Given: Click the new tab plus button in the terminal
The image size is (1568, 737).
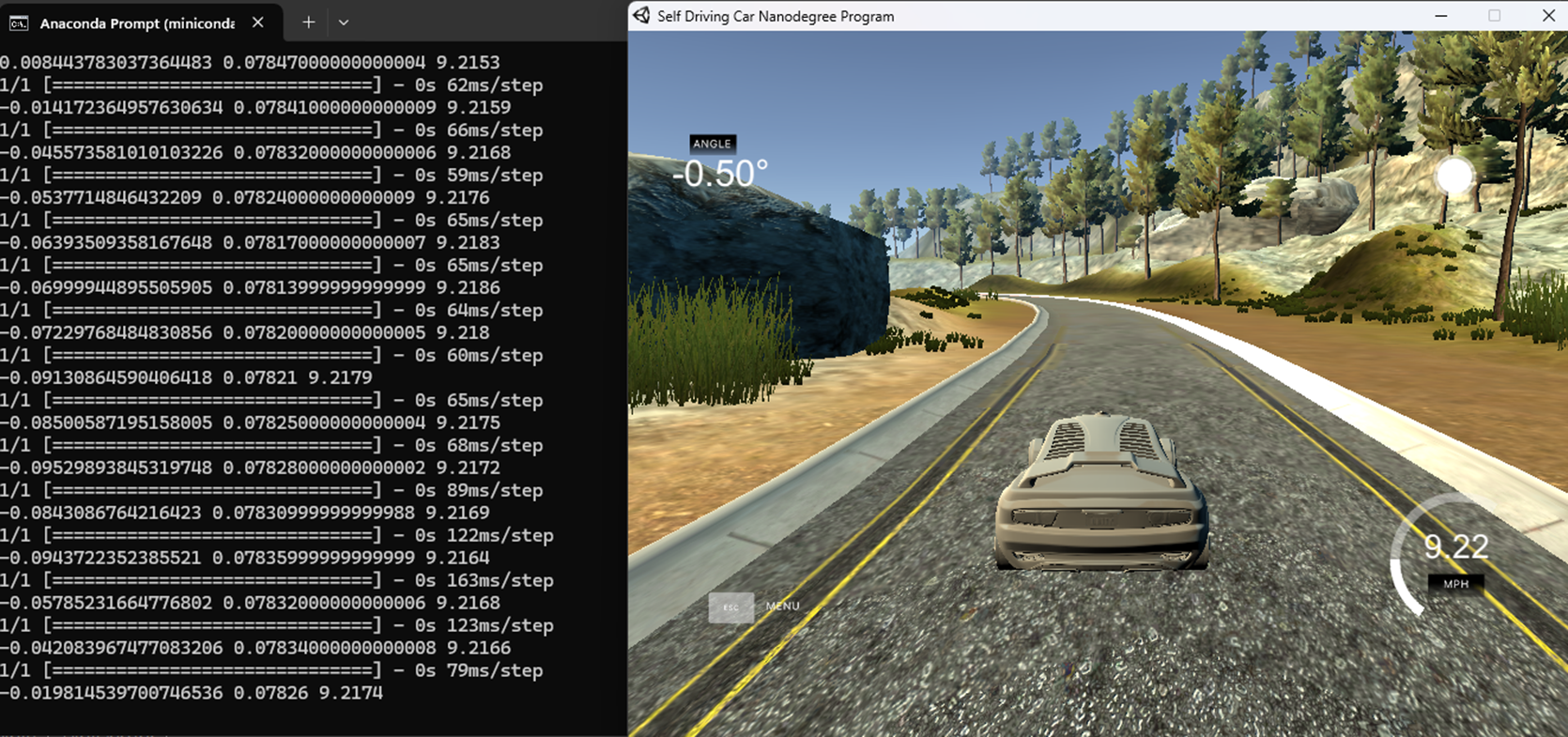Looking at the screenshot, I should coord(308,22).
